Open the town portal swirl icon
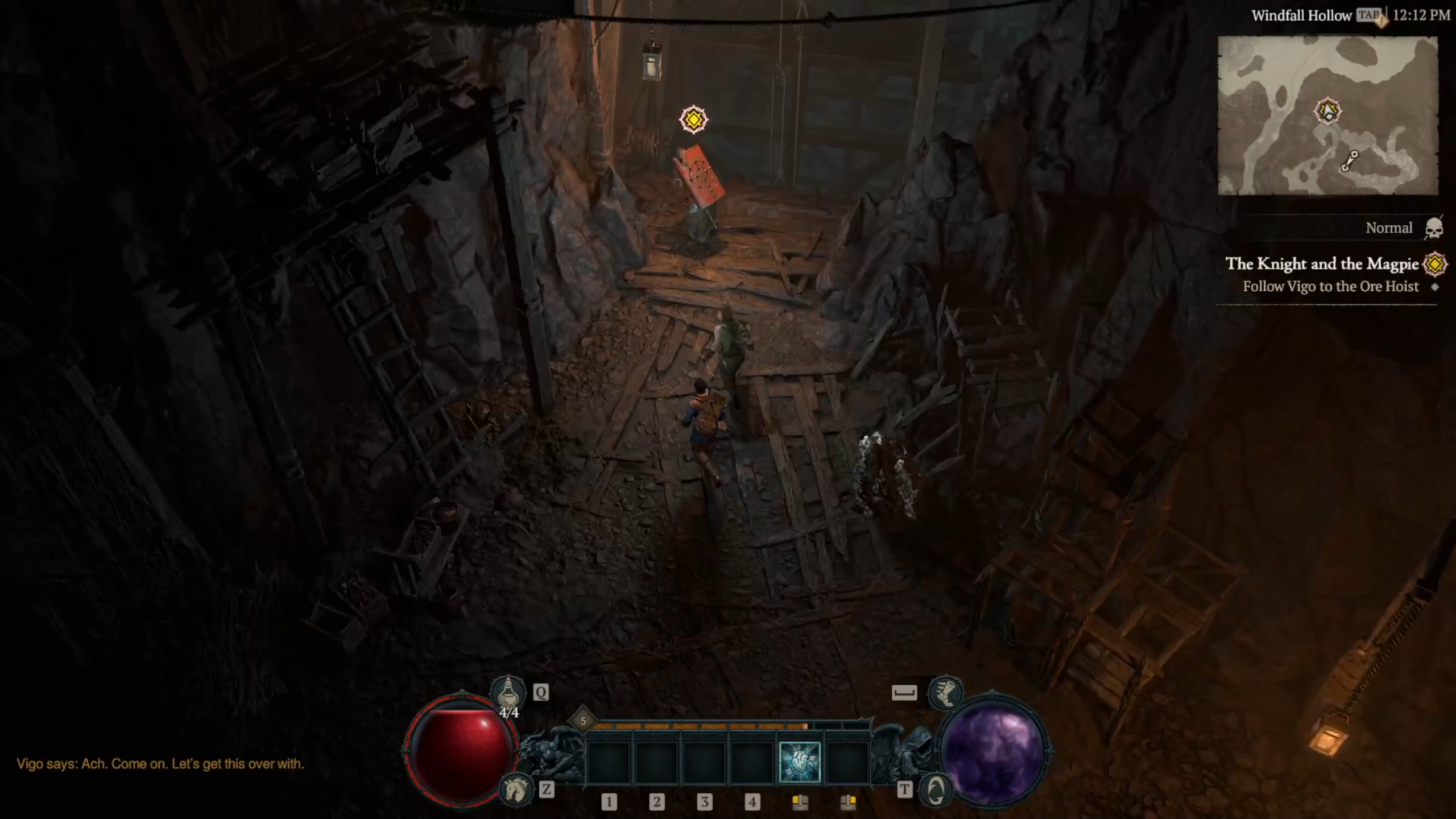 tap(936, 789)
